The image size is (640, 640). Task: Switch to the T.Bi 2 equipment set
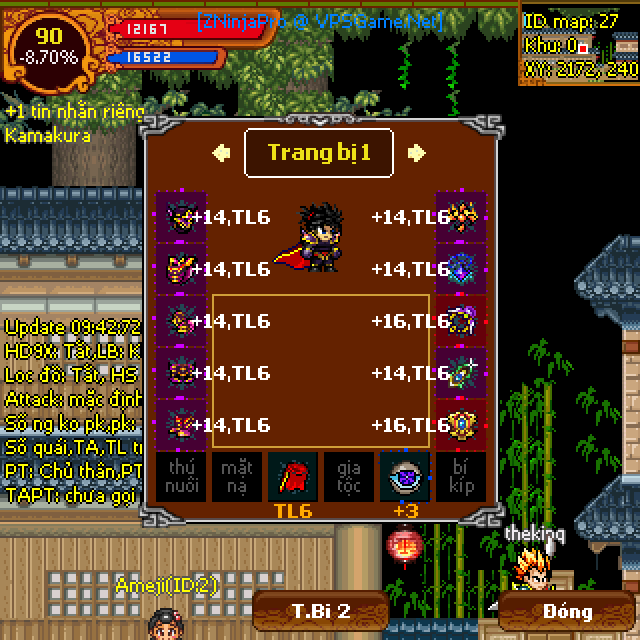click(320, 611)
